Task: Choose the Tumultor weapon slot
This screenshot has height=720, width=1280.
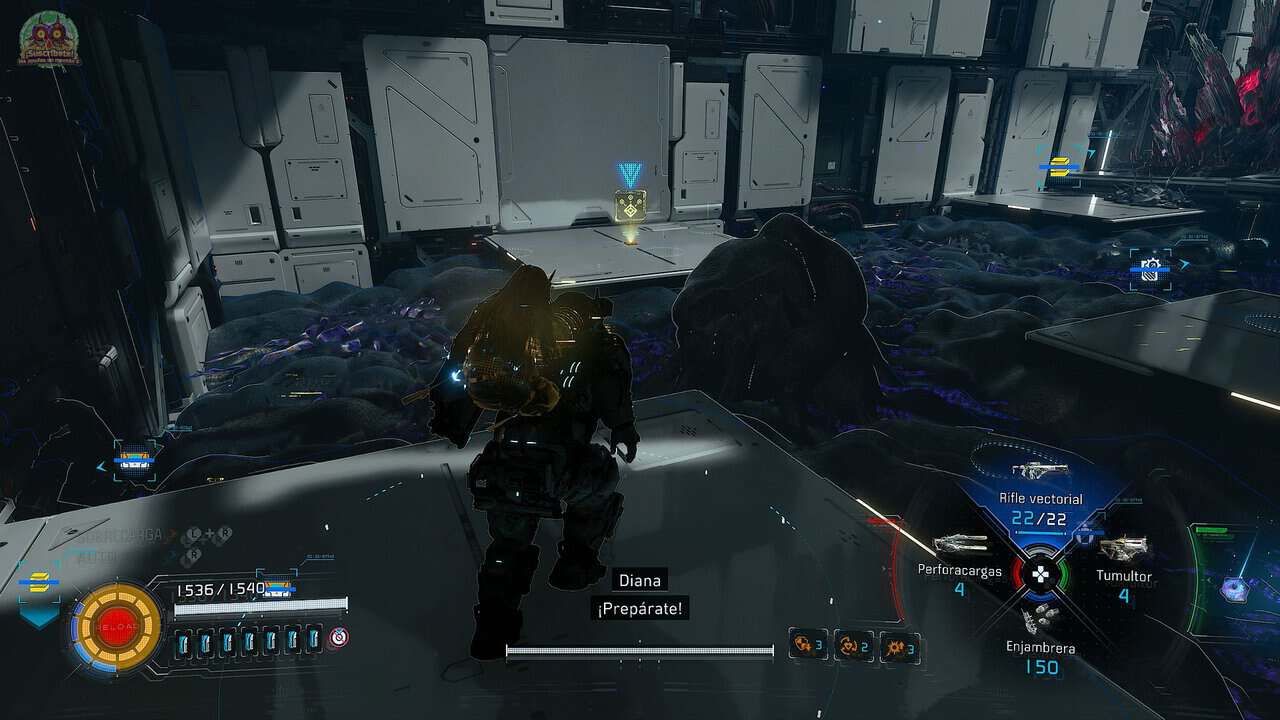Action: pos(1122,548)
